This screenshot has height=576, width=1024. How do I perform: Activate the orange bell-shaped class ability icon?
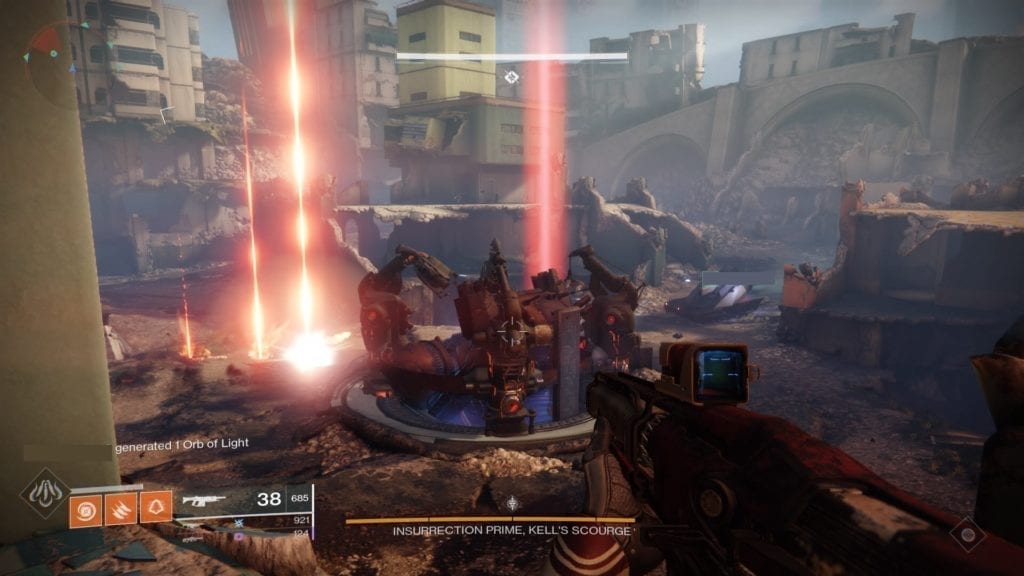click(x=155, y=508)
